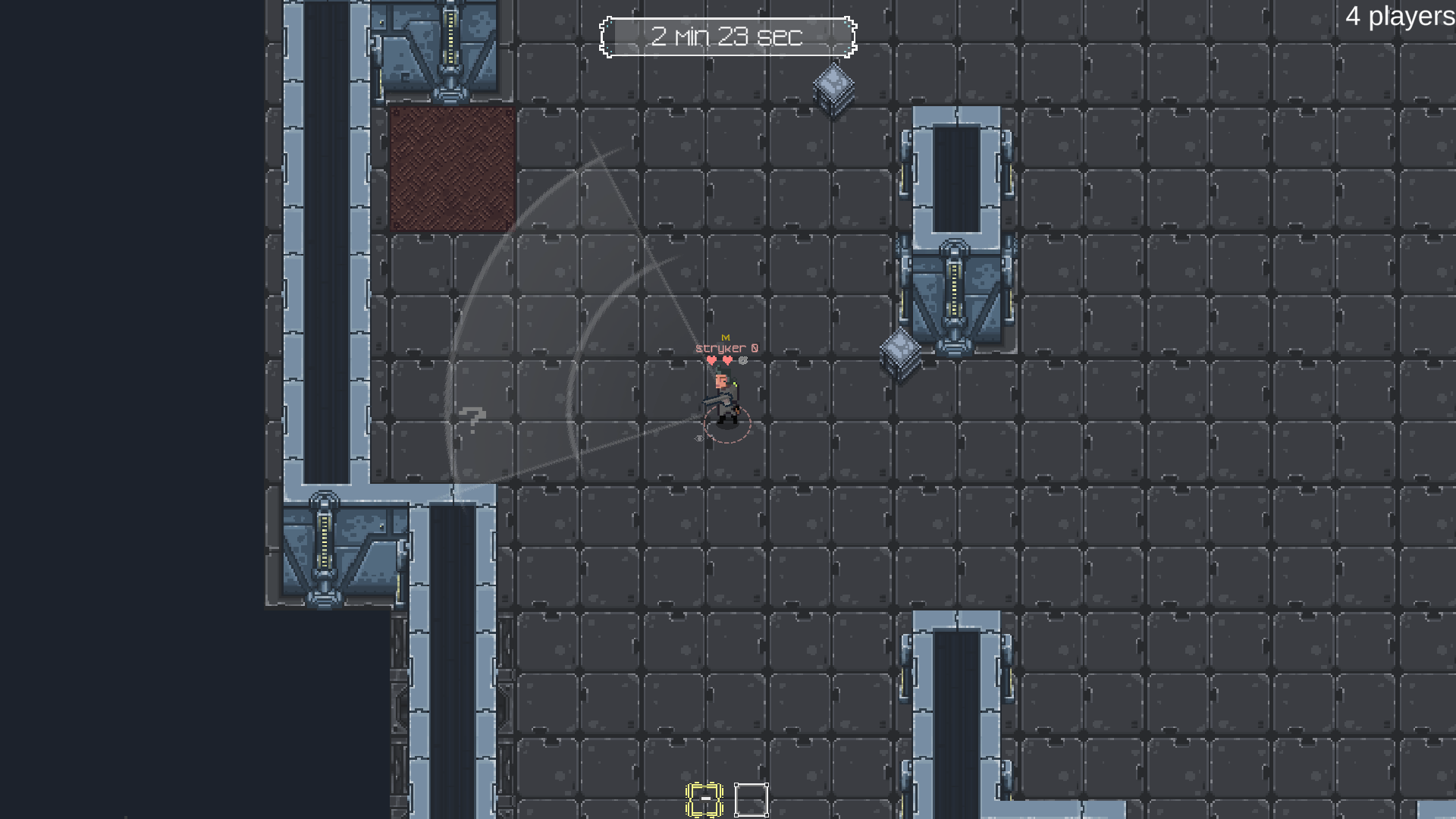Select the yellow highlighted weapon slot
Screen dimensions: 1456x819
(x=706, y=798)
